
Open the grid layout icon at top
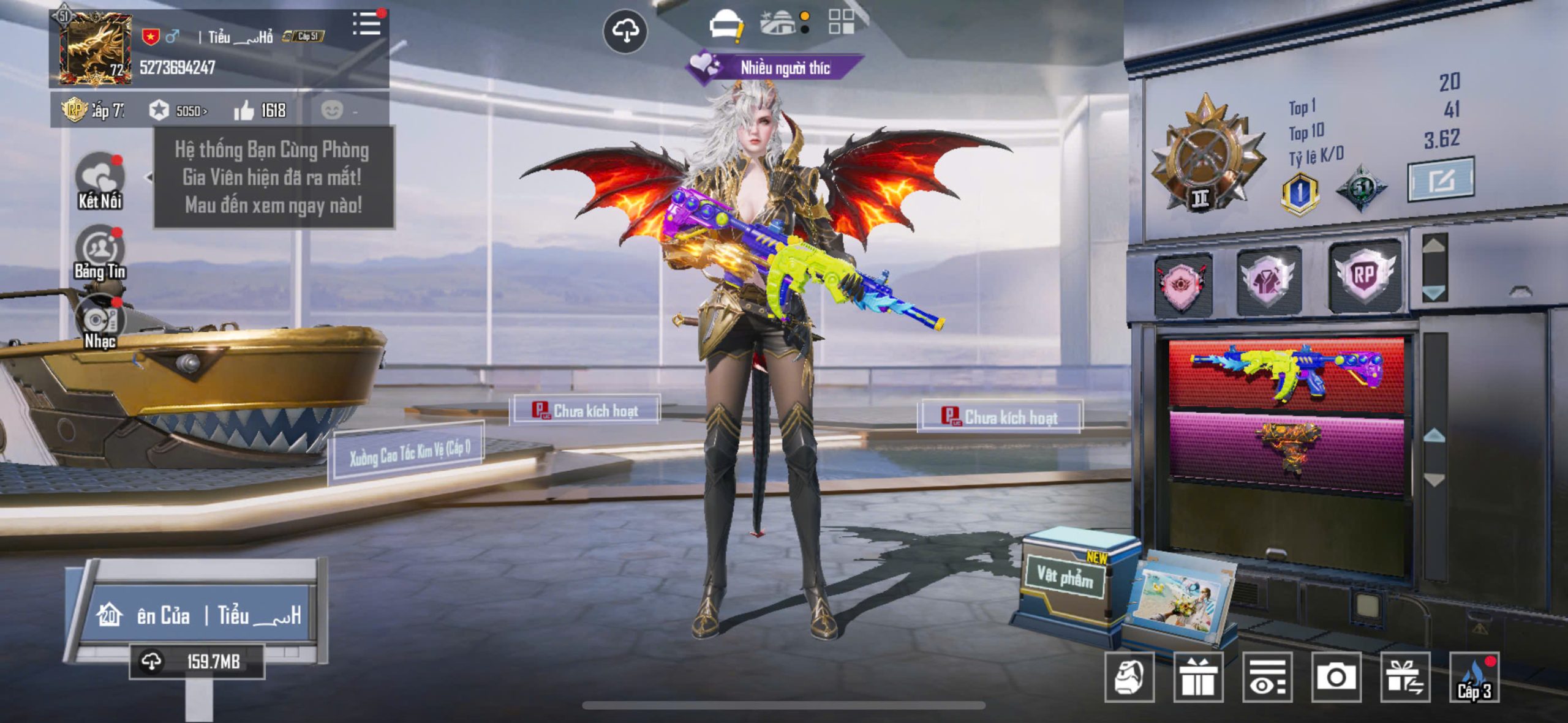click(x=841, y=22)
